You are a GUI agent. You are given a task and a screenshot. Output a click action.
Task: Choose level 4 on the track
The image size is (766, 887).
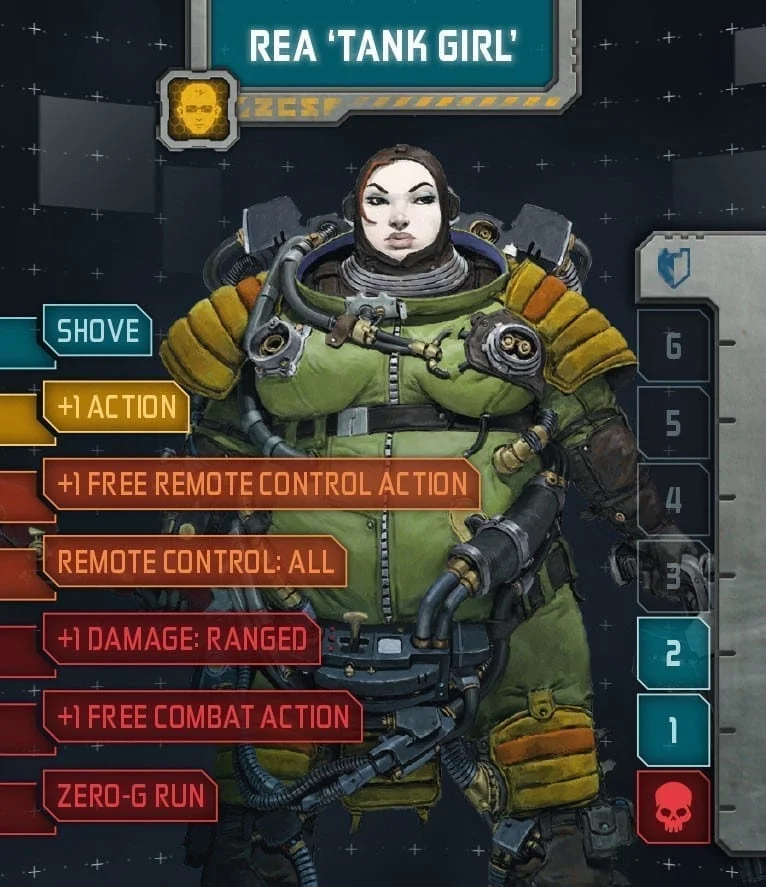click(x=673, y=499)
